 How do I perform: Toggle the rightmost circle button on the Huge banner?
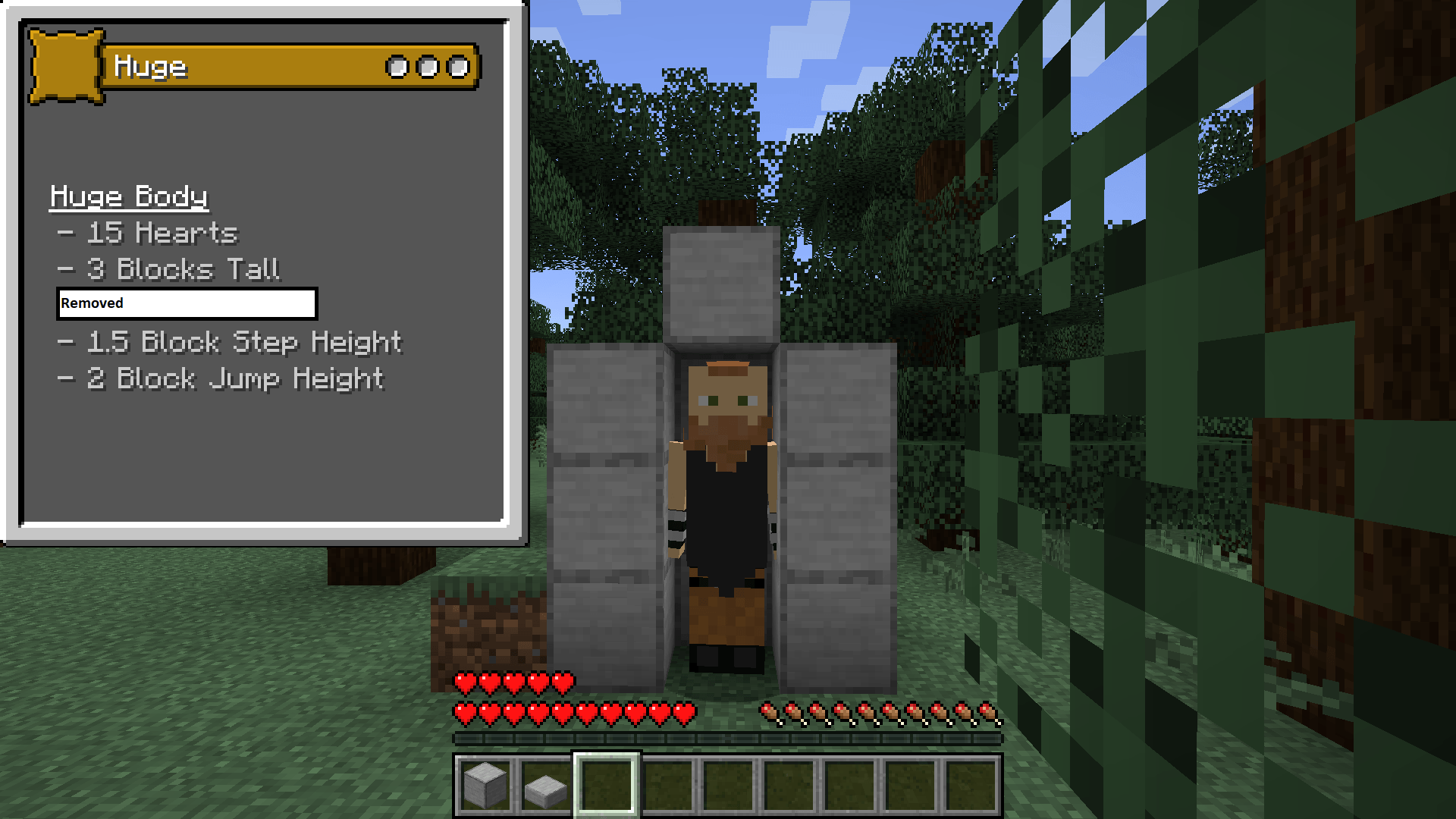(x=457, y=67)
